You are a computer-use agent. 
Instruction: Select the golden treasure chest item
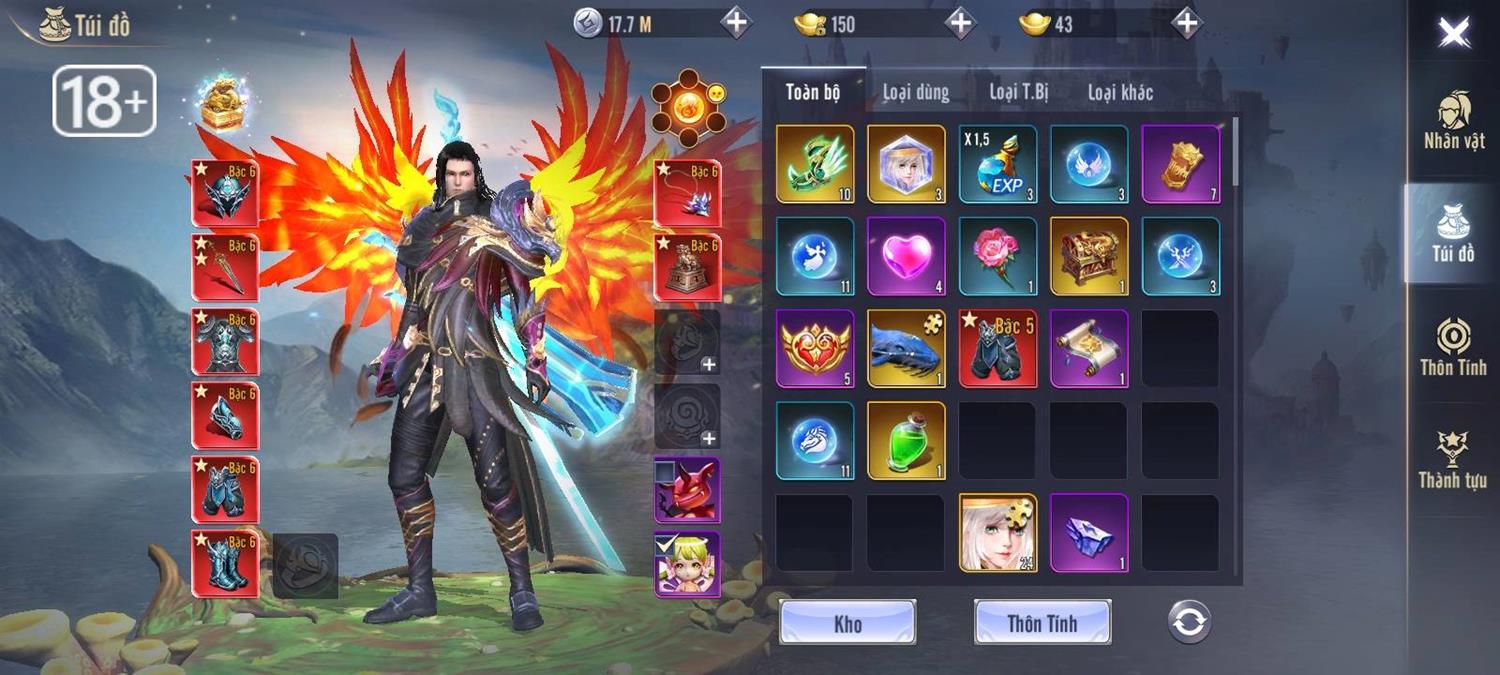tap(1089, 257)
